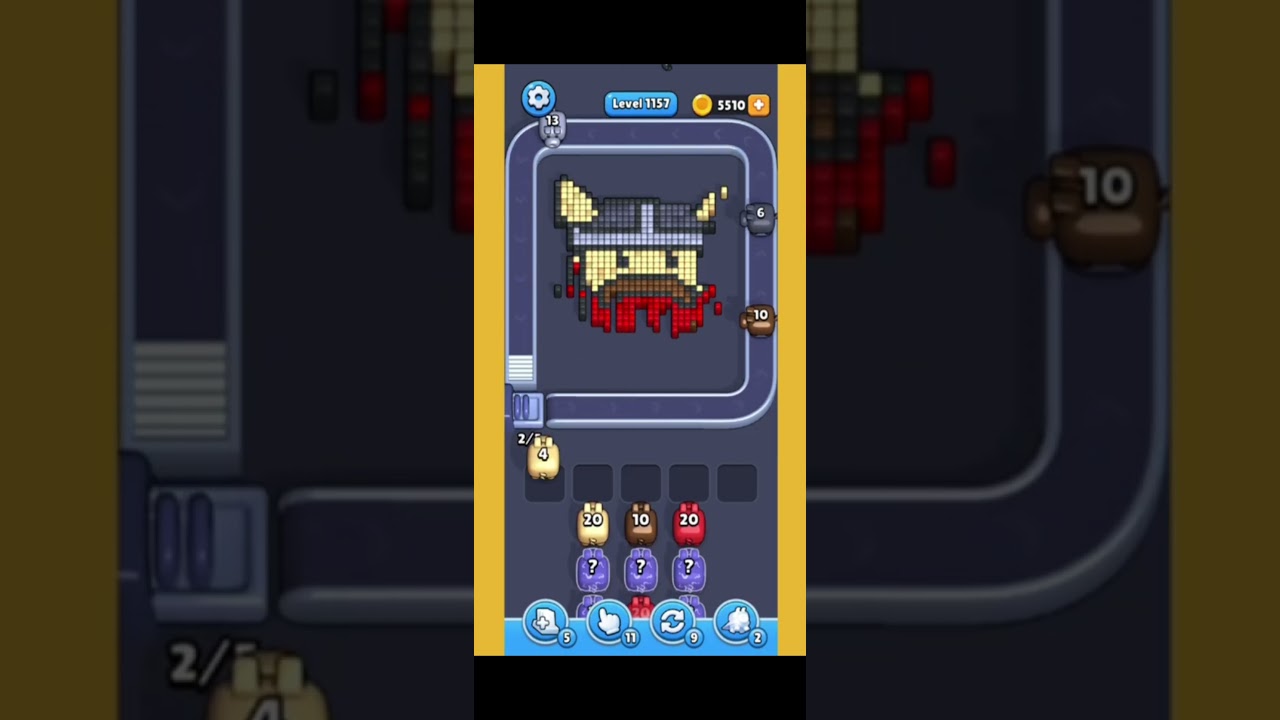Reveal the rightmost purple mystery piece
This screenshot has width=1280, height=720.
click(x=688, y=570)
